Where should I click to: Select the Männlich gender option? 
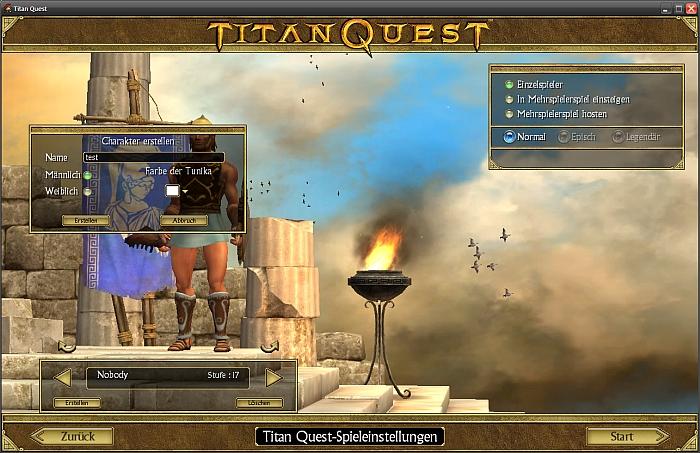pyautogui.click(x=88, y=176)
